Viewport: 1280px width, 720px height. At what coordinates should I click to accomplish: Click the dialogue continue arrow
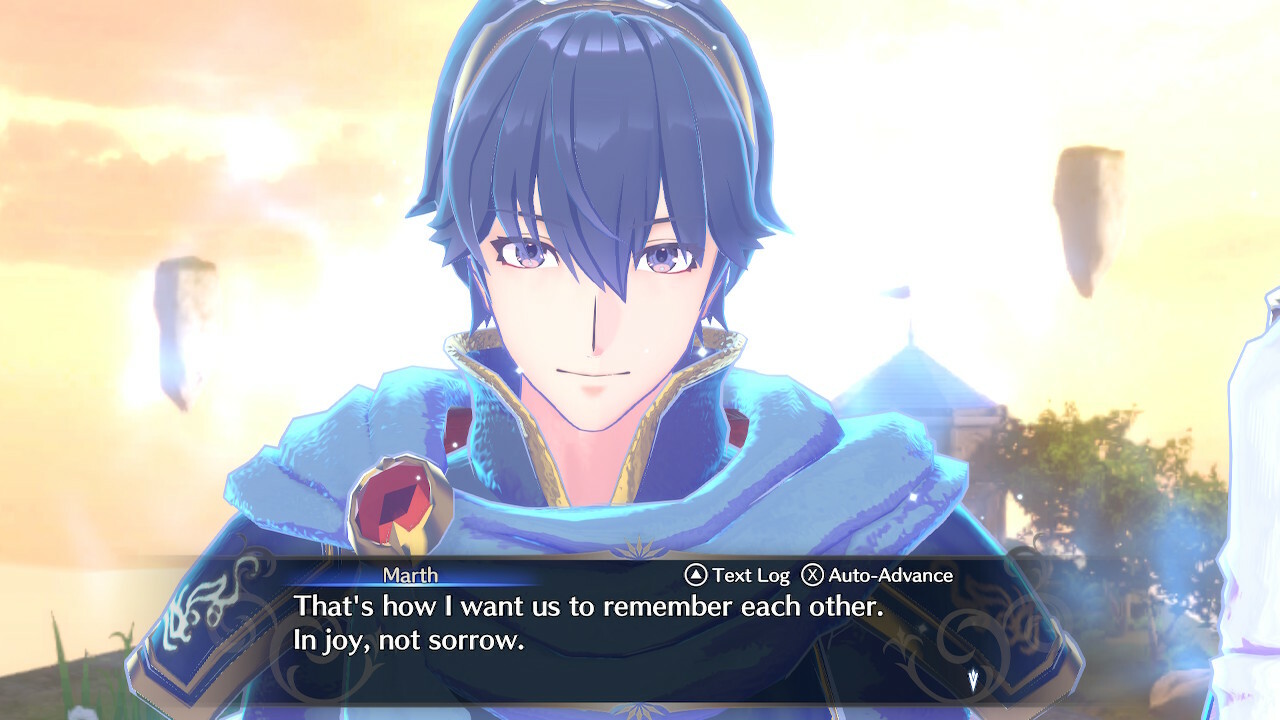[x=972, y=680]
